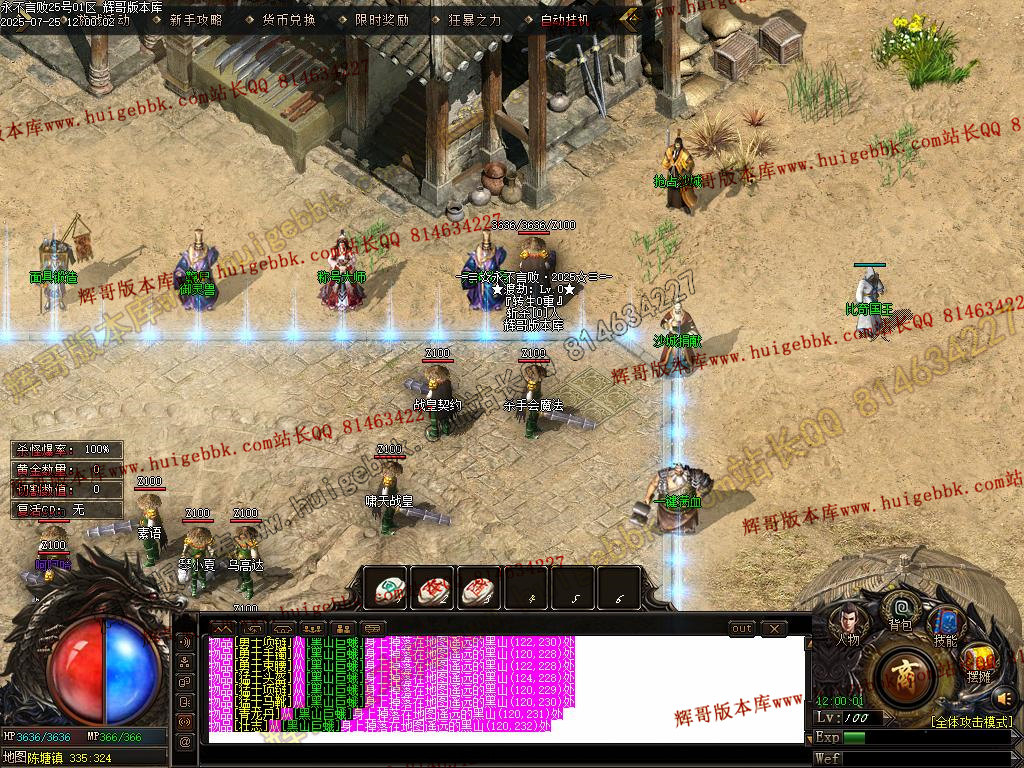Switch the 全体攻击模式 attack mode
This screenshot has width=1024, height=768.
971,721
